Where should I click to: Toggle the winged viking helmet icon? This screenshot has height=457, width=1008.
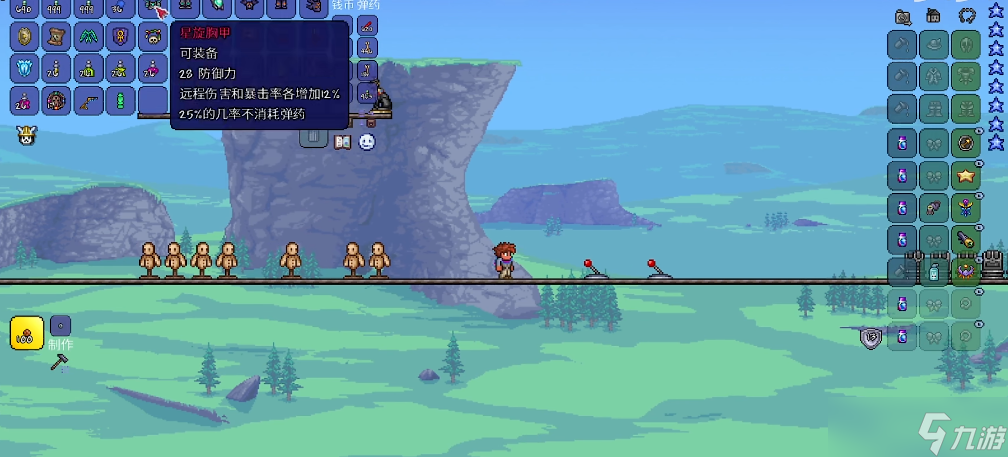[25, 136]
